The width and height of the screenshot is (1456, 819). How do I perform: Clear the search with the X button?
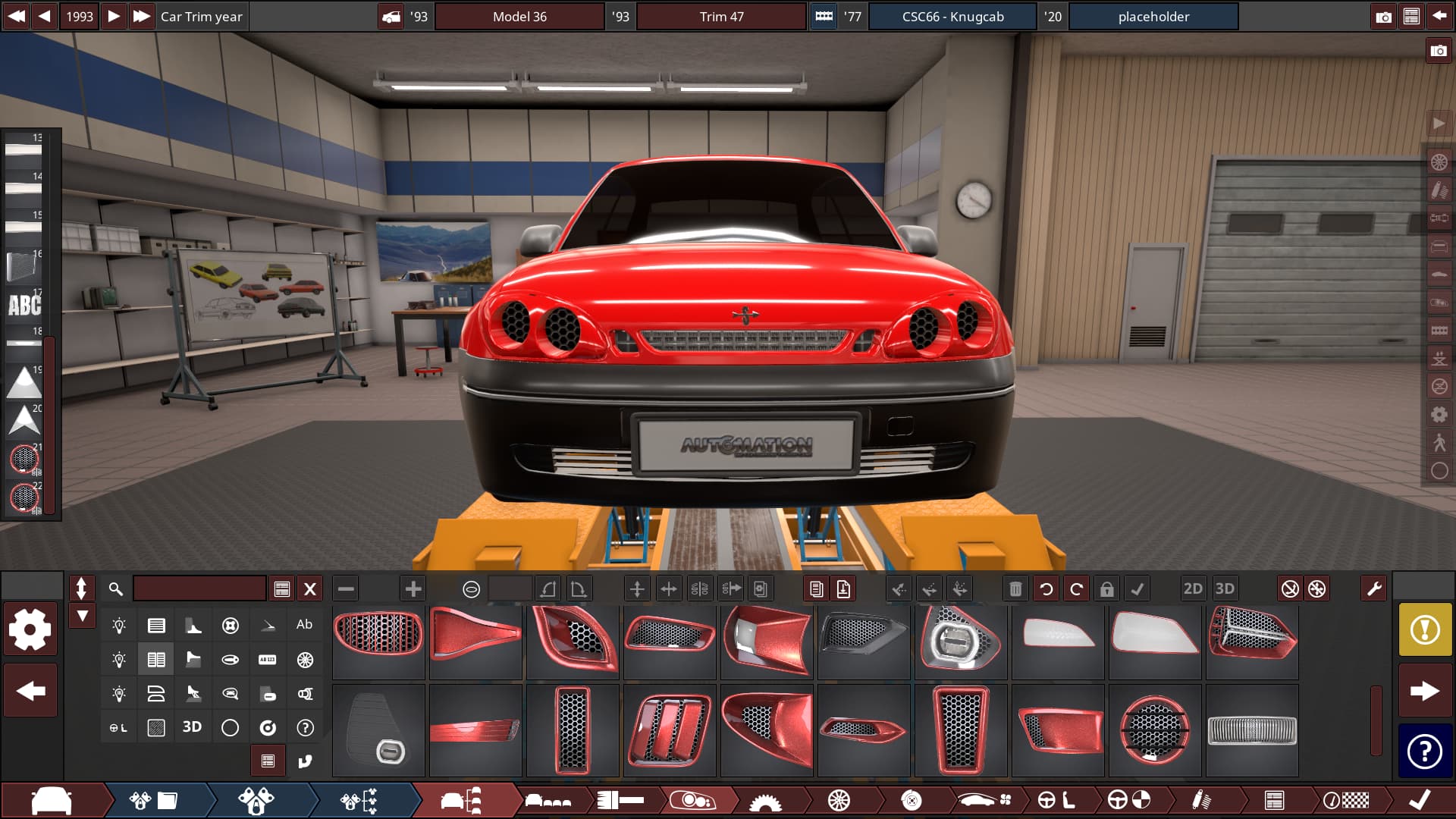coord(310,589)
